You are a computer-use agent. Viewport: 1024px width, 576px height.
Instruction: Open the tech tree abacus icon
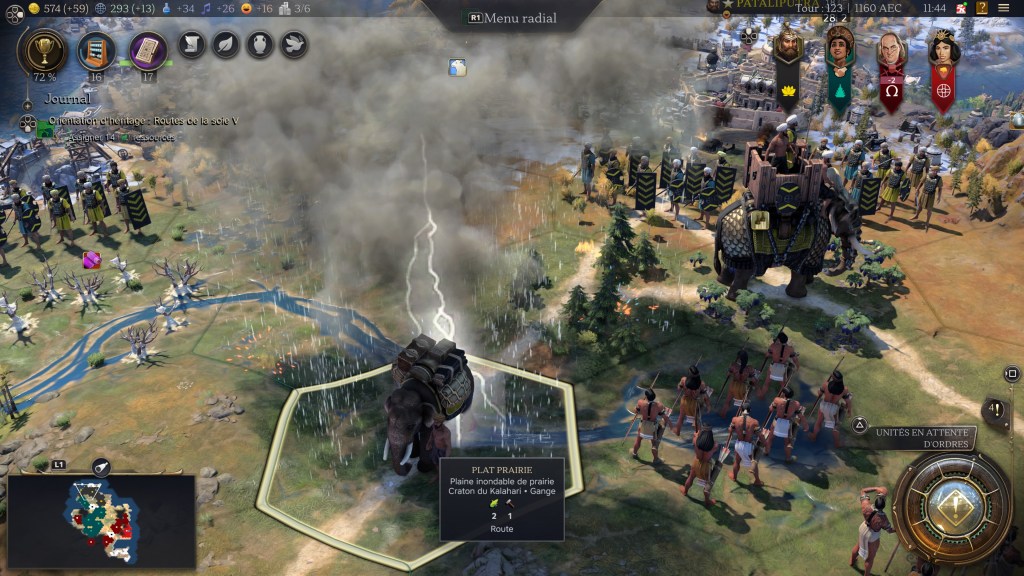96,48
